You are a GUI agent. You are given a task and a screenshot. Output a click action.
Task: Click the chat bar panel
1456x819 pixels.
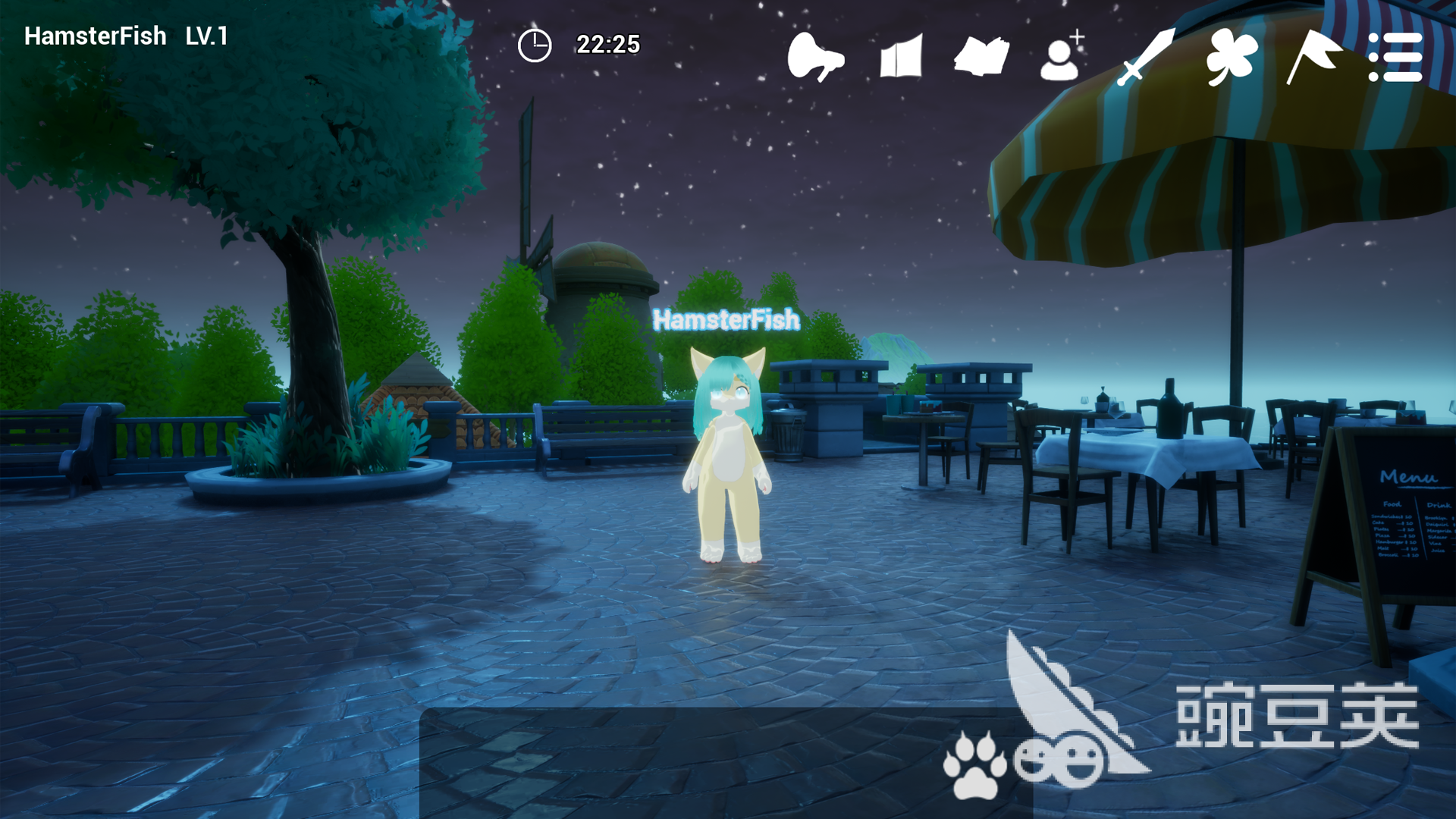(682, 762)
